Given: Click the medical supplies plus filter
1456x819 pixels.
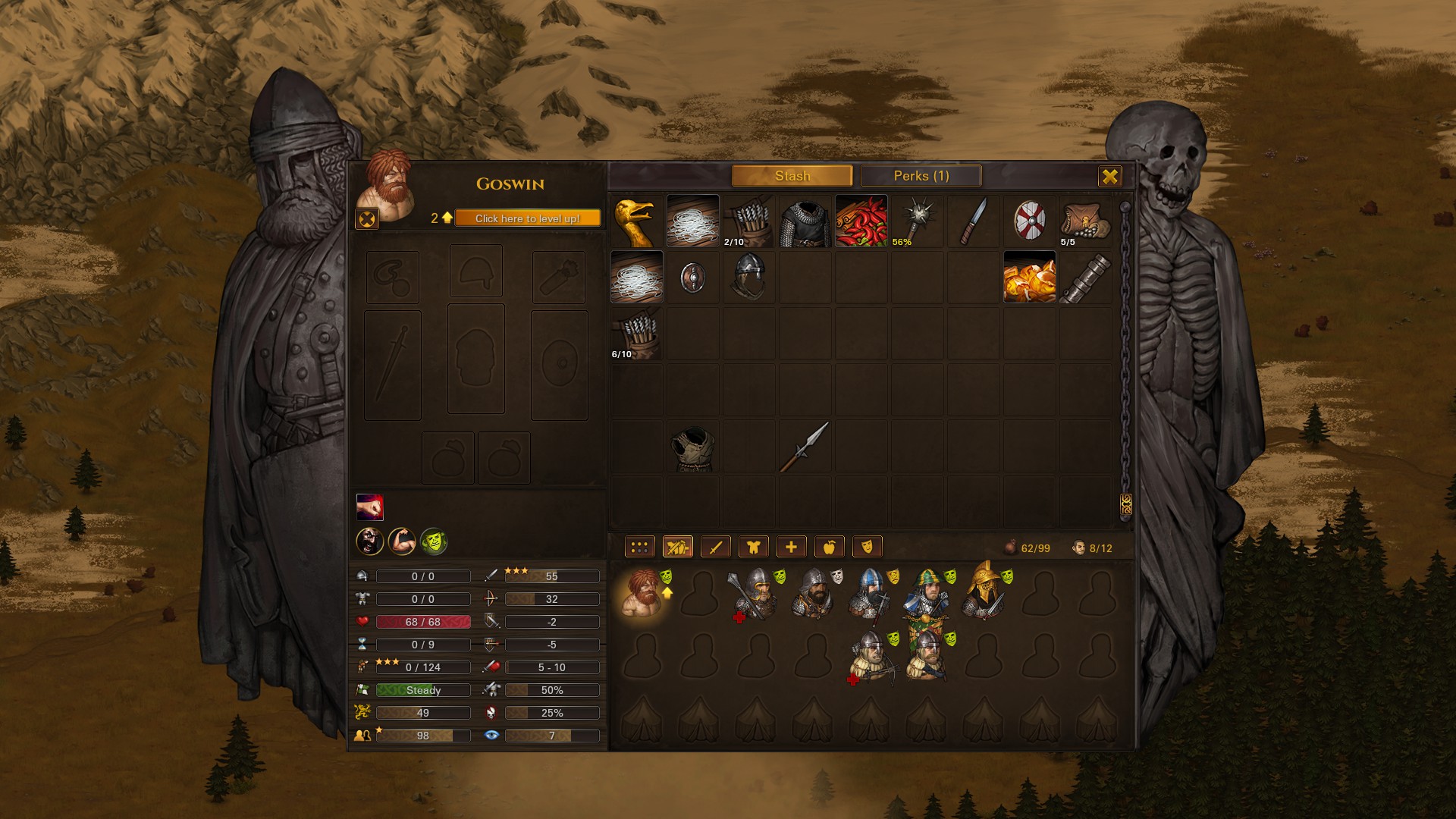Looking at the screenshot, I should click(x=790, y=546).
